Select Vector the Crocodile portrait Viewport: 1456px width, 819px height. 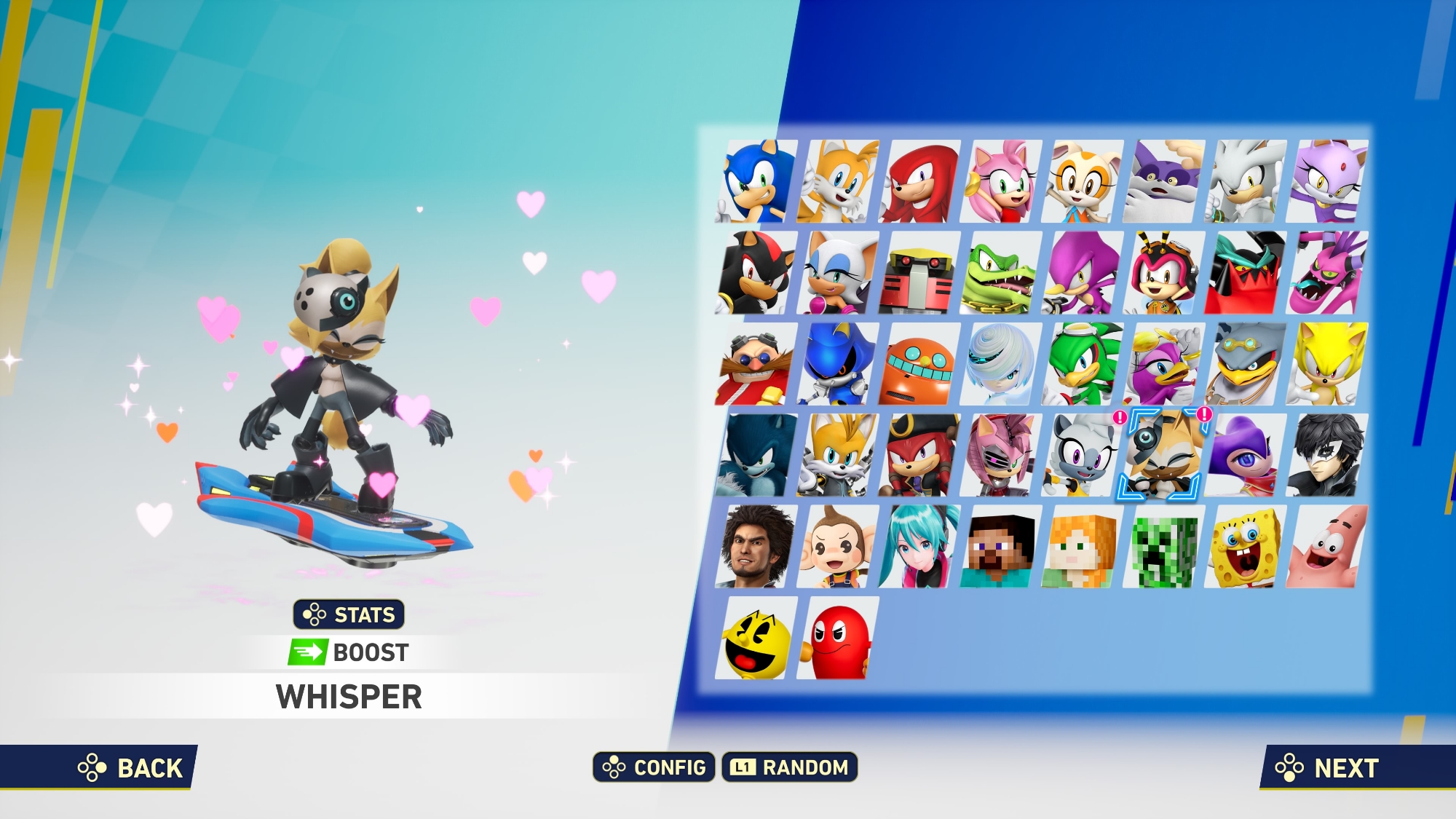click(1001, 273)
